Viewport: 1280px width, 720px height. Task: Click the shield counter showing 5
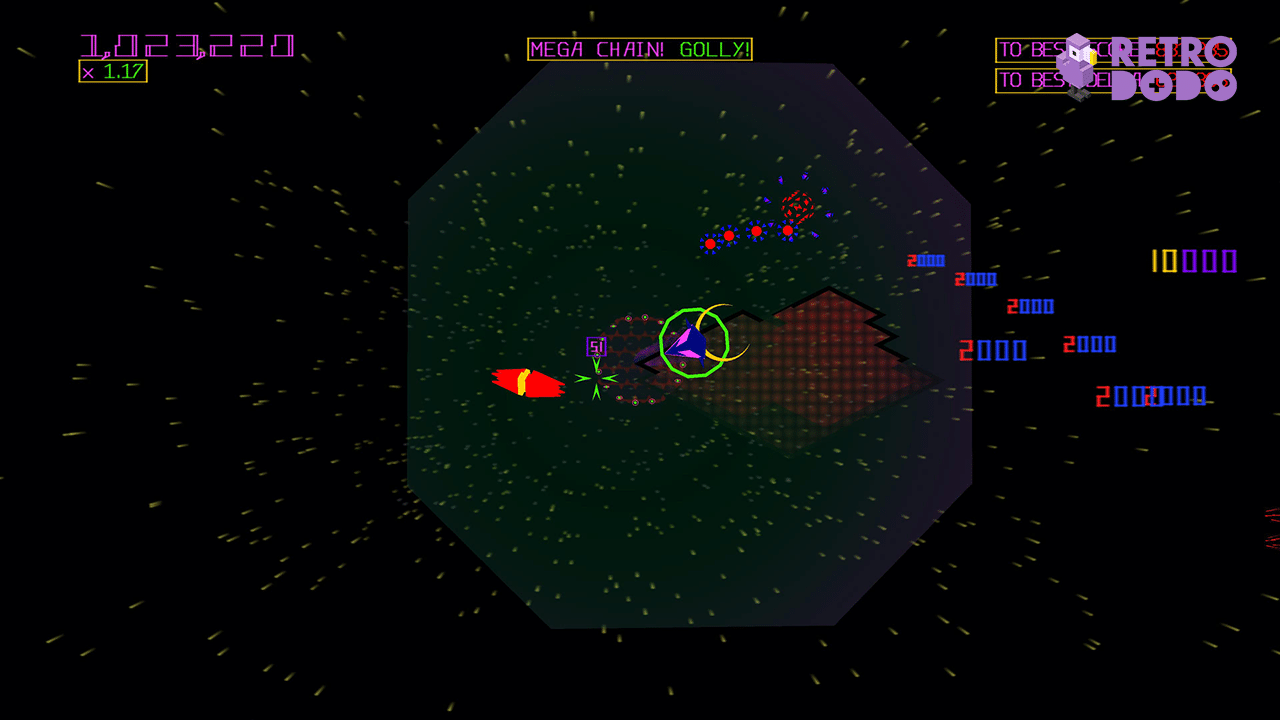point(595,346)
